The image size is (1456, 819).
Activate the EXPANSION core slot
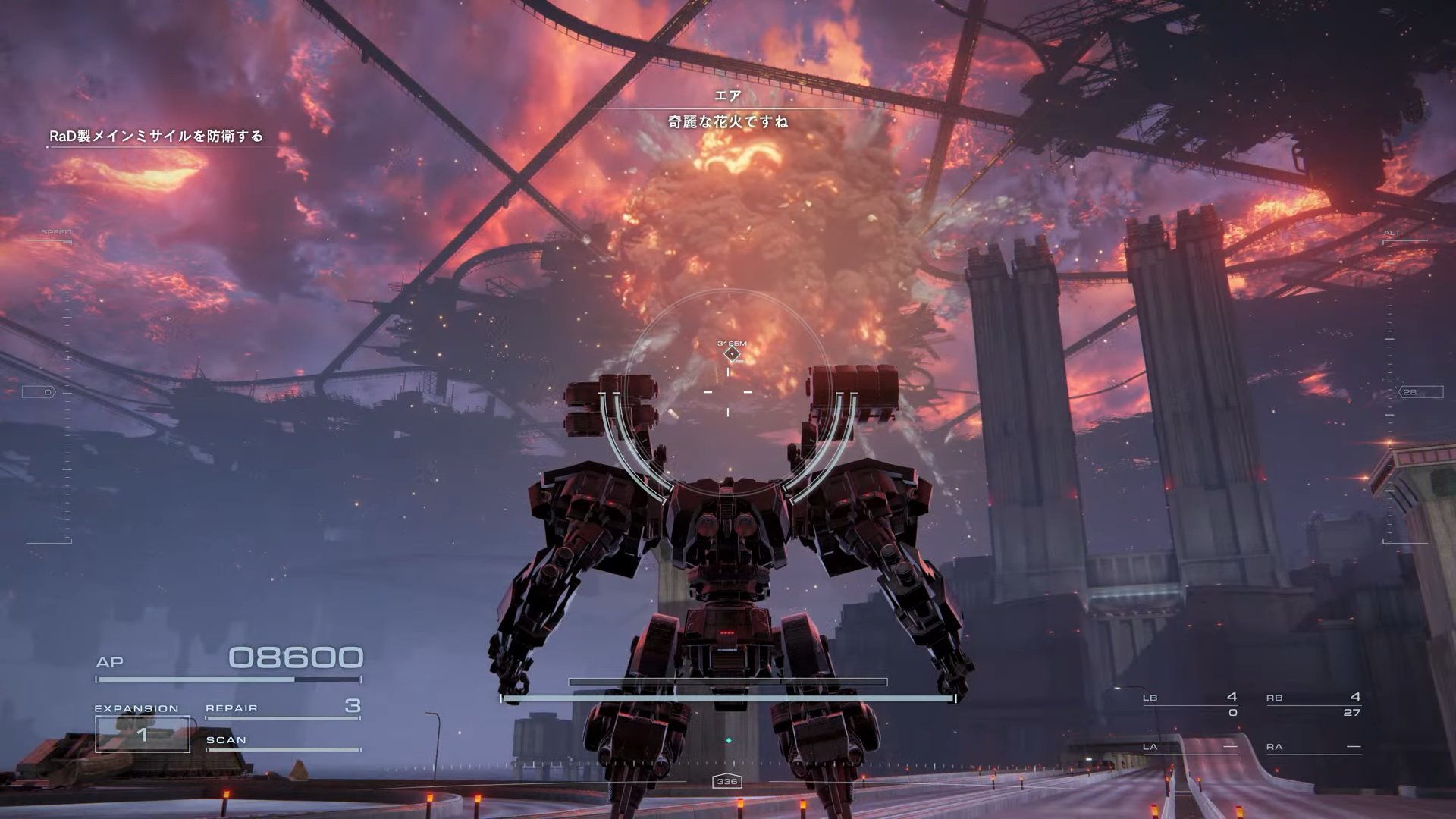[142, 733]
